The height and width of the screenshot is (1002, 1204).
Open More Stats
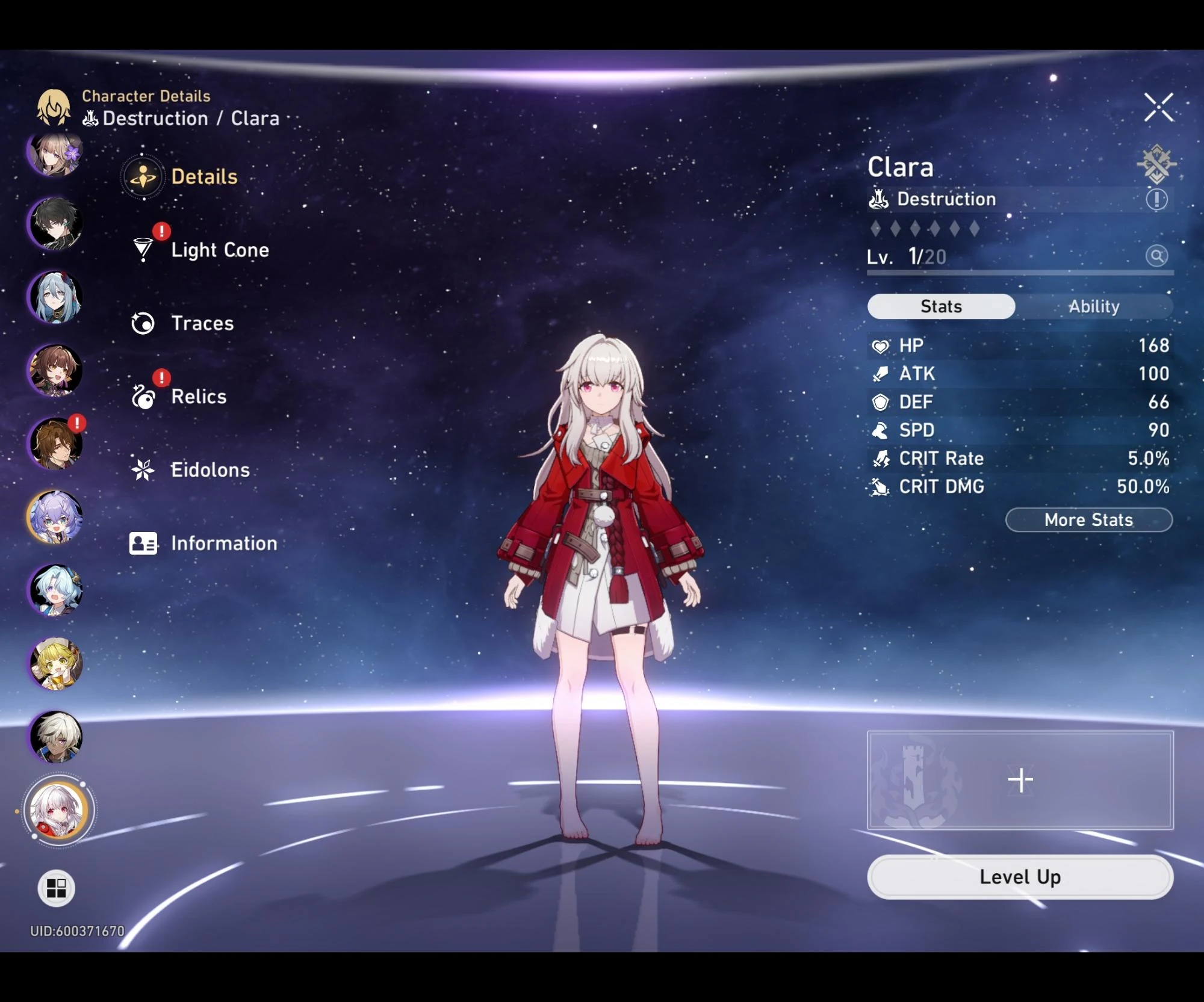[1087, 520]
